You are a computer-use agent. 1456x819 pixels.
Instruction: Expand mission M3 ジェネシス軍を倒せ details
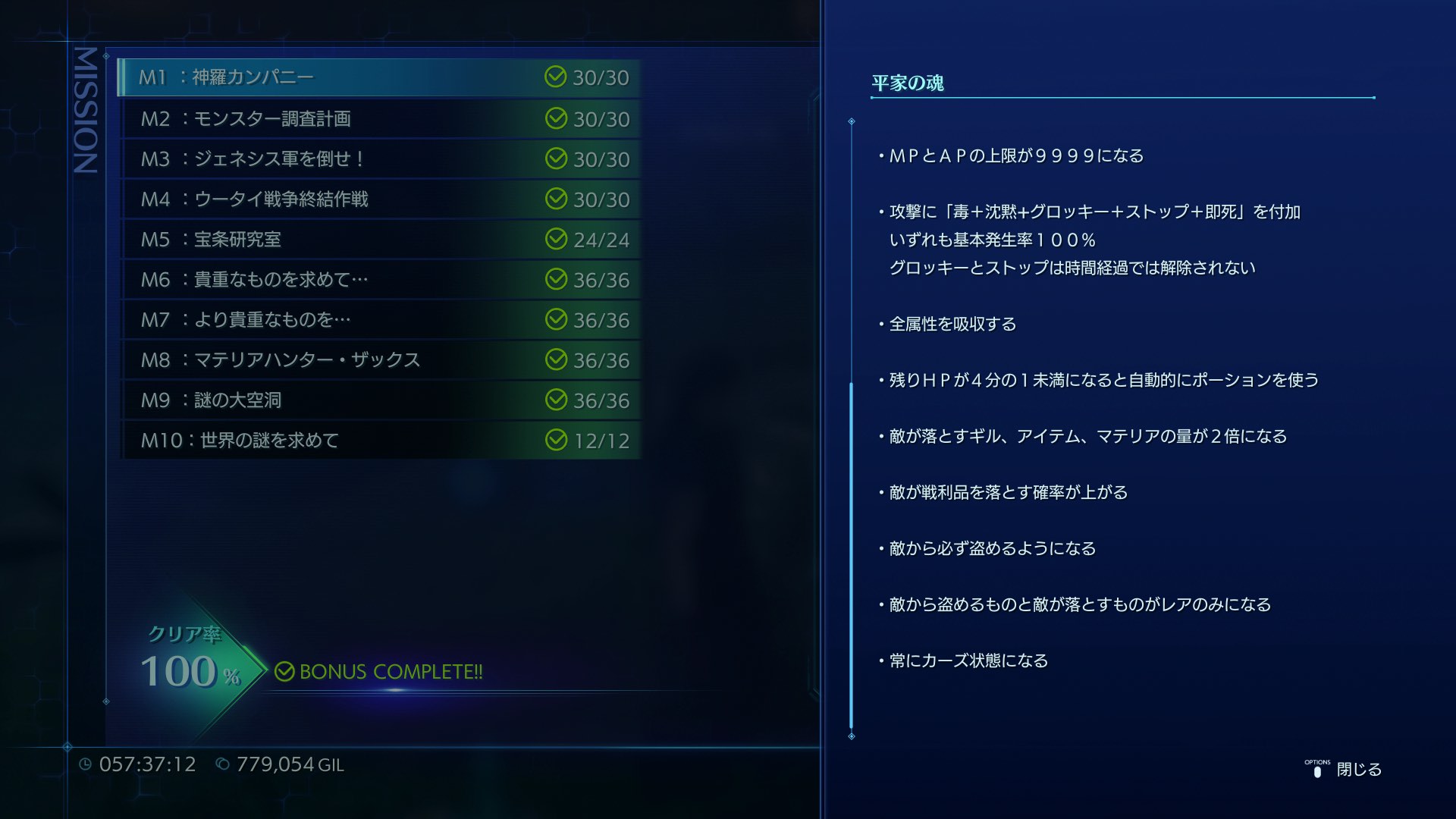point(303,159)
